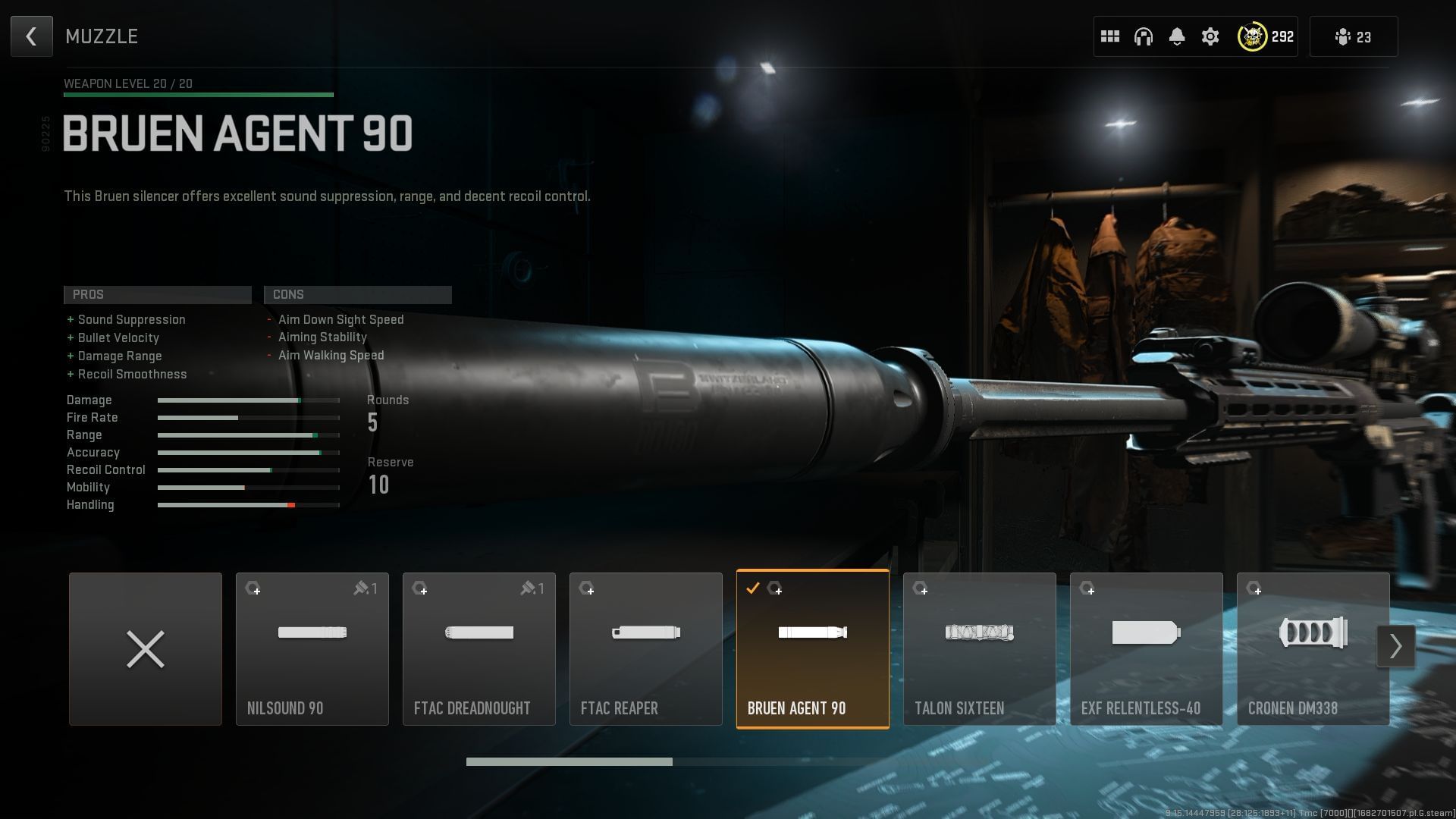Image resolution: width=1456 pixels, height=819 pixels.
Task: Click your player emblem showing 292
Action: click(1254, 36)
